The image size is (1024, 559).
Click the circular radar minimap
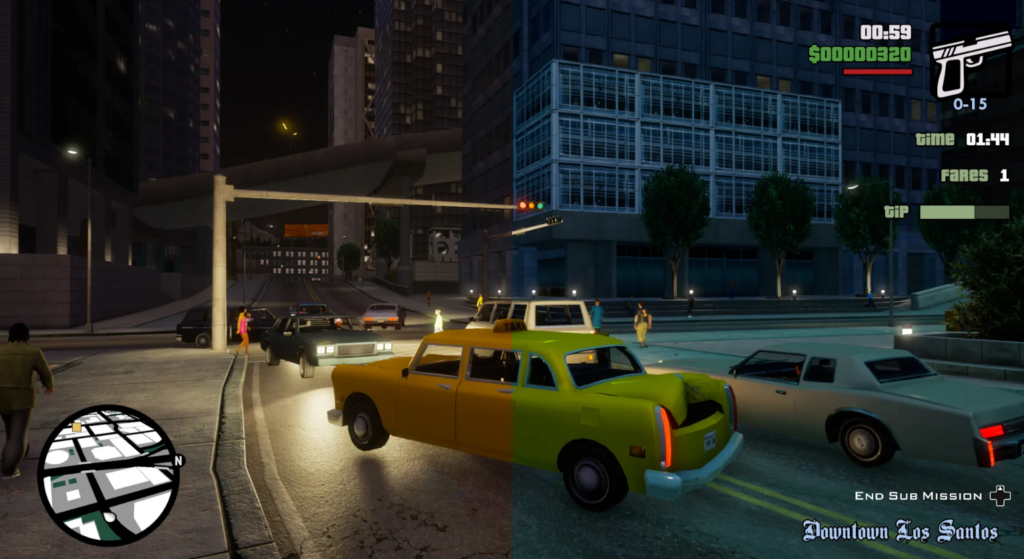coord(109,474)
